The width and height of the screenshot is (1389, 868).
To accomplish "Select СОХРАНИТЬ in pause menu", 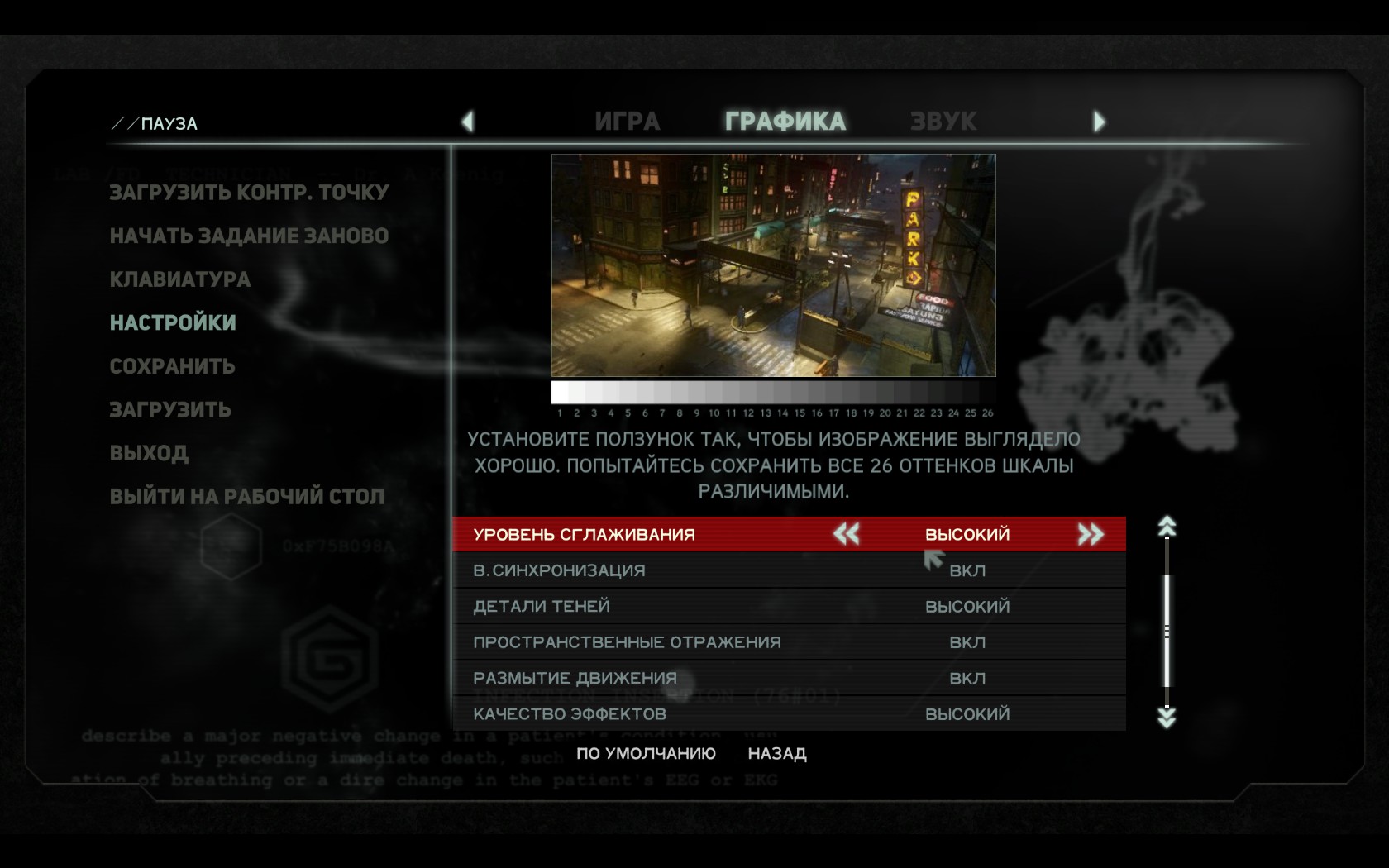I will tap(172, 366).
